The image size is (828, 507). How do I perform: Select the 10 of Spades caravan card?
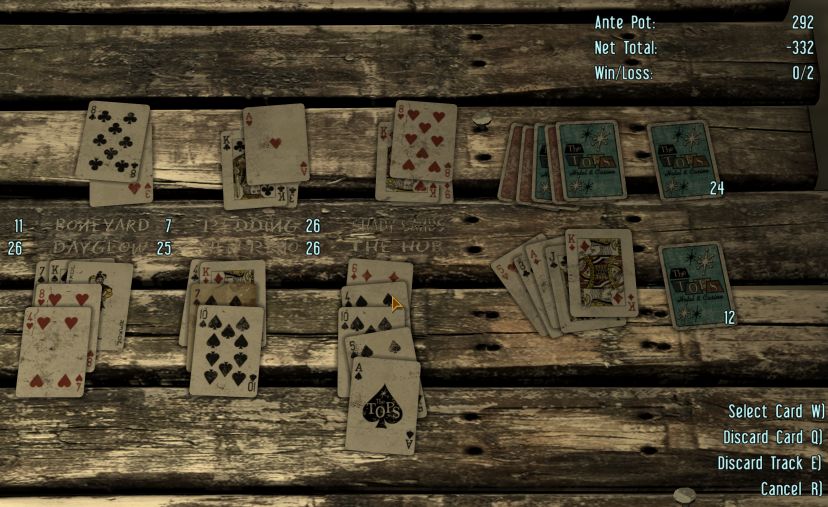coord(227,350)
